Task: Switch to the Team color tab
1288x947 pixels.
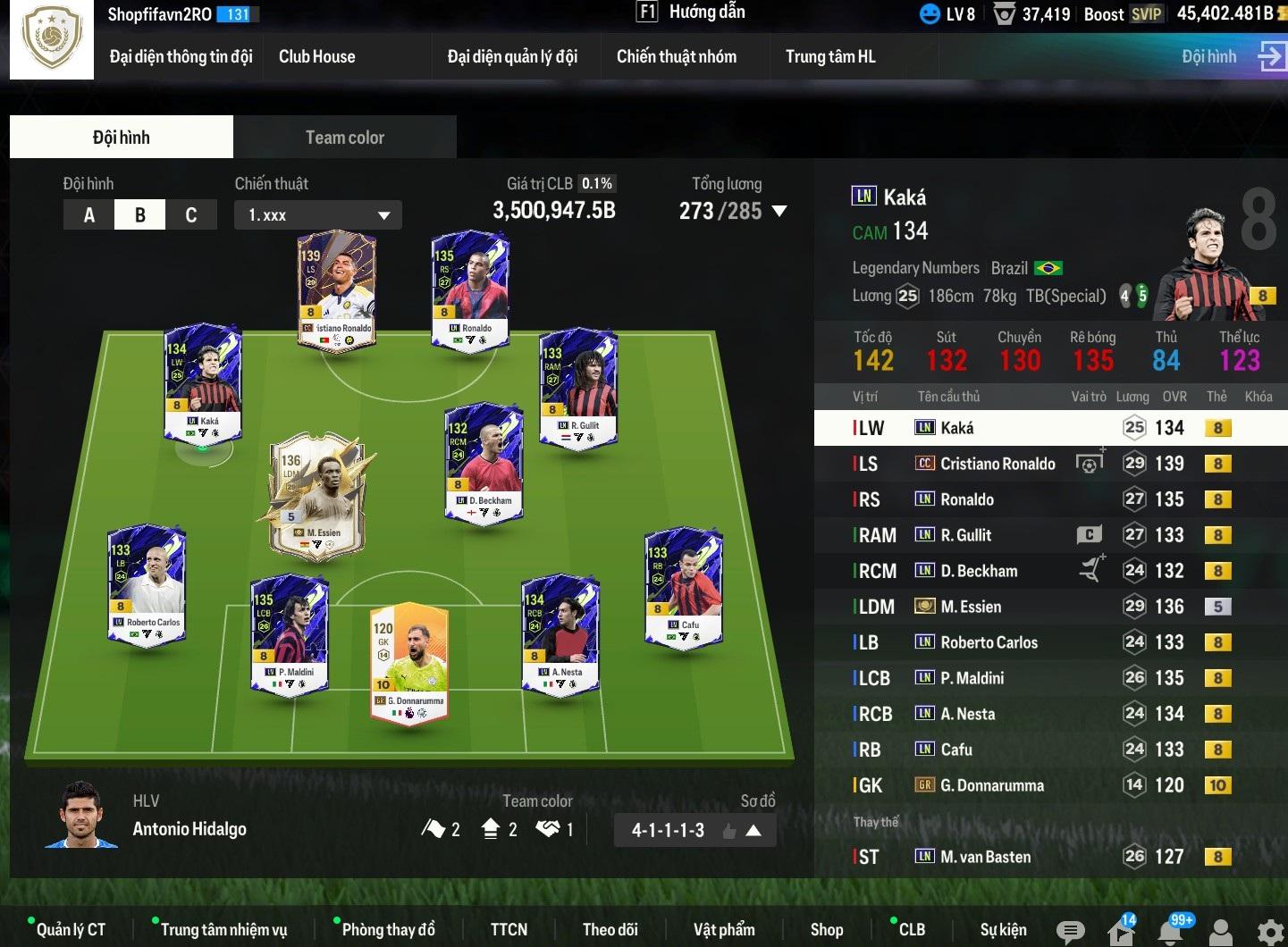Action: (x=344, y=138)
